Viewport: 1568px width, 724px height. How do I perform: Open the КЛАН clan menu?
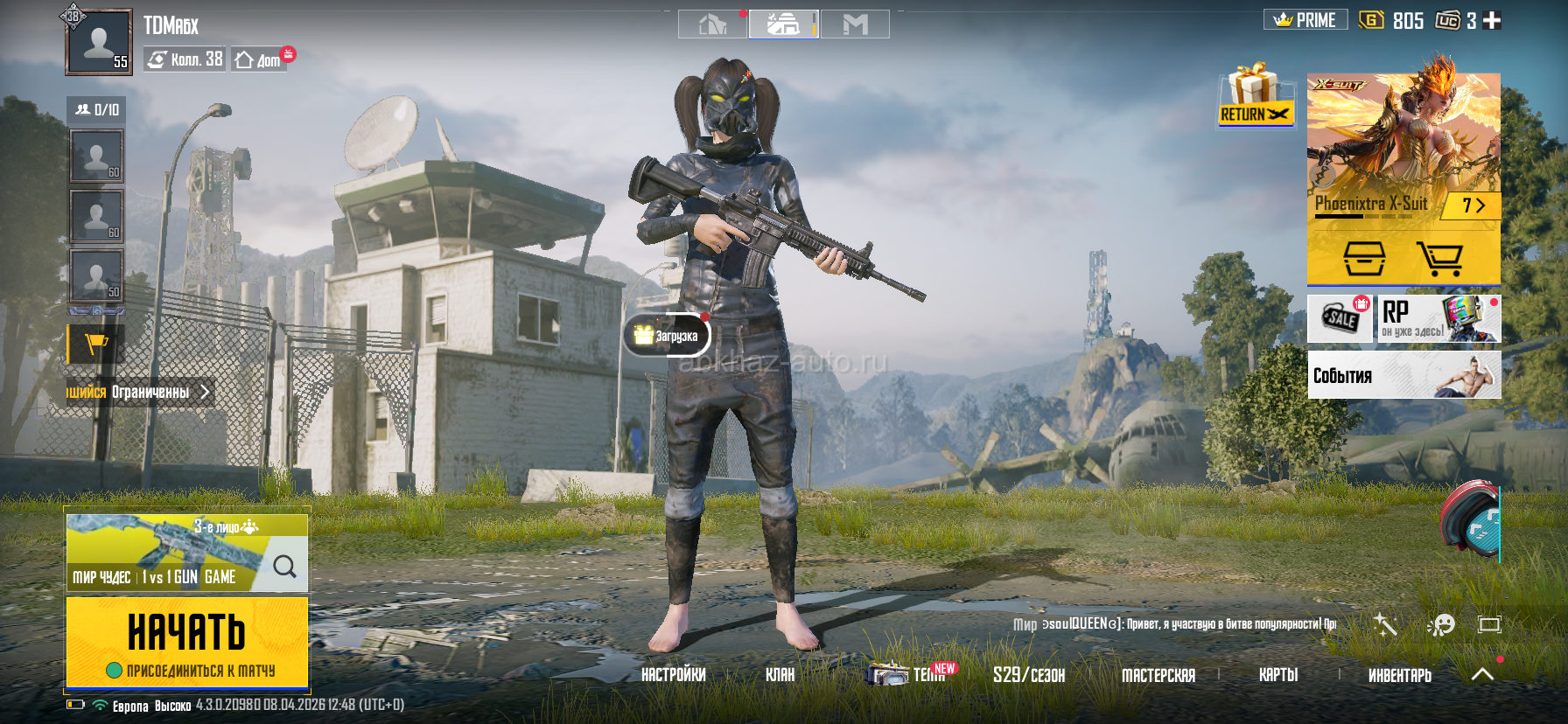780,675
